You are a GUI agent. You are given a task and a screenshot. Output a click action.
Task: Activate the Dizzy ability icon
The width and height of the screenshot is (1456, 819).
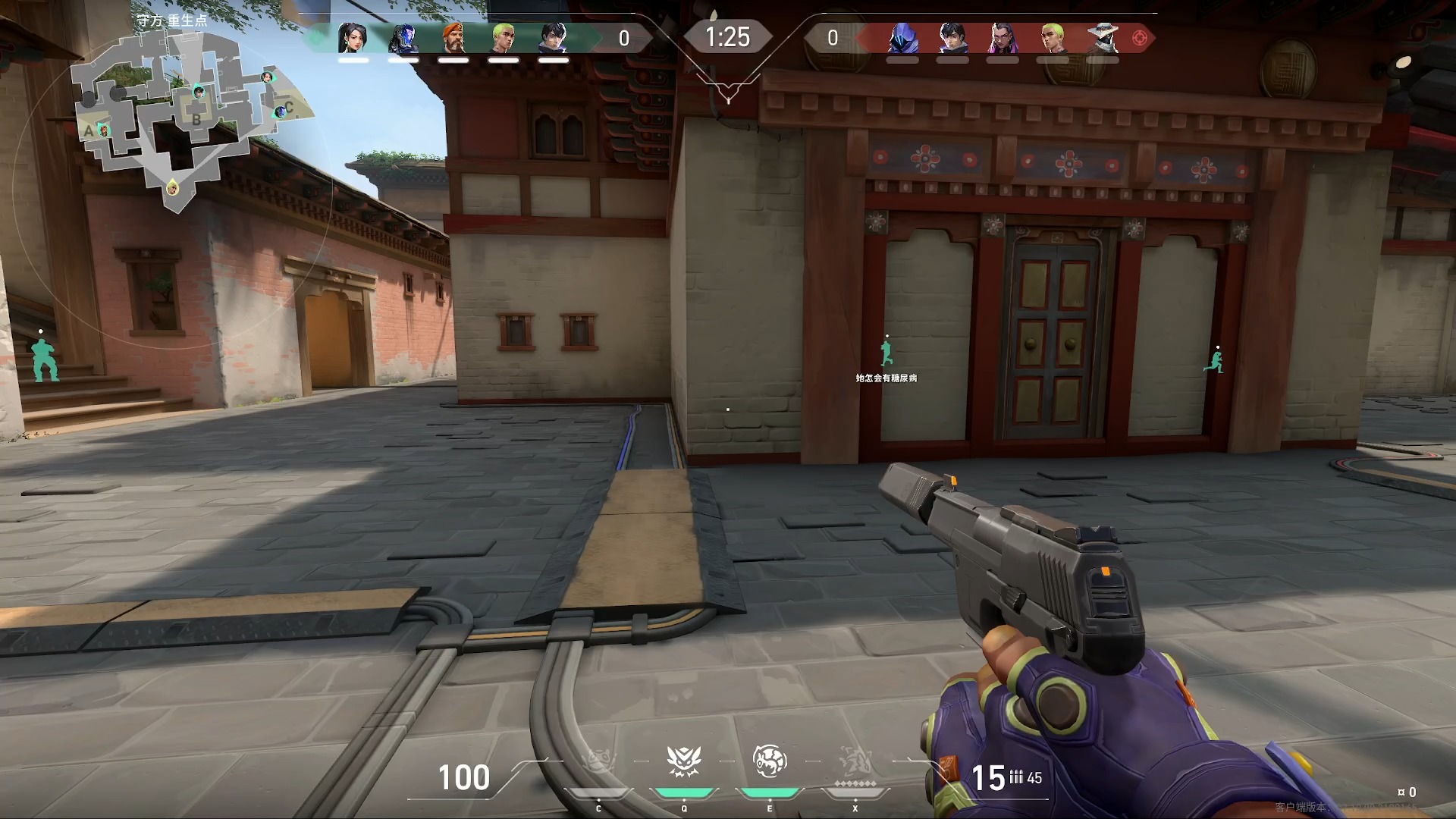pyautogui.click(x=769, y=761)
